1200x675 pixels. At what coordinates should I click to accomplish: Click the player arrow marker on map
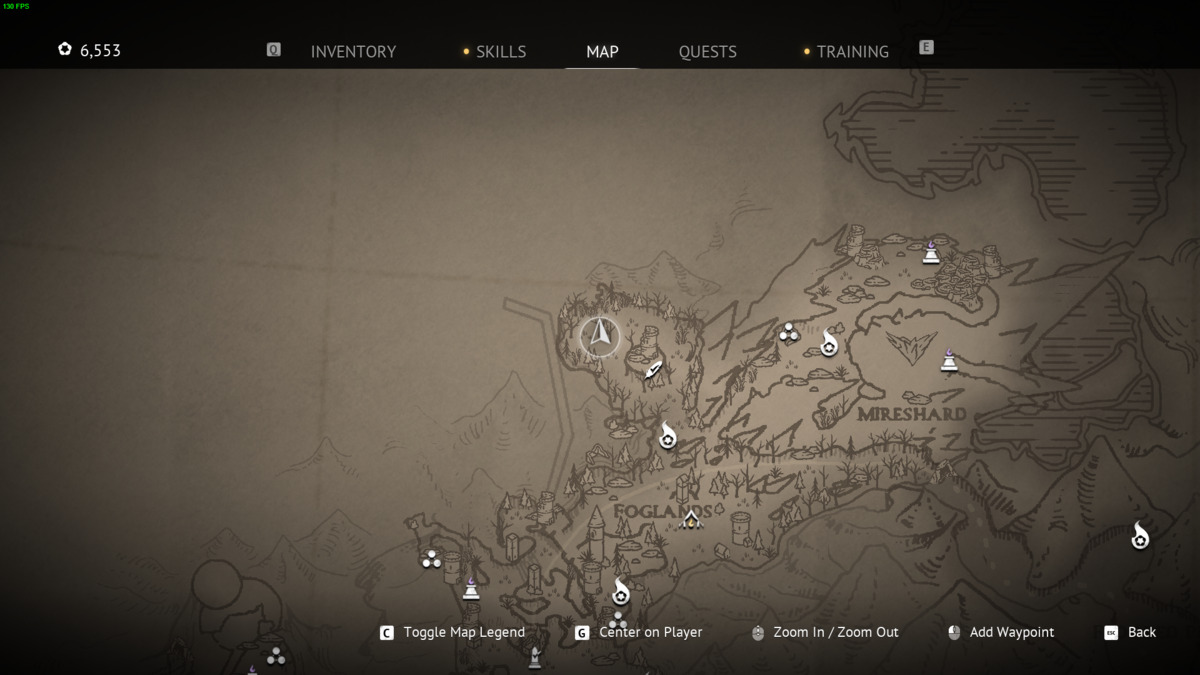point(601,334)
